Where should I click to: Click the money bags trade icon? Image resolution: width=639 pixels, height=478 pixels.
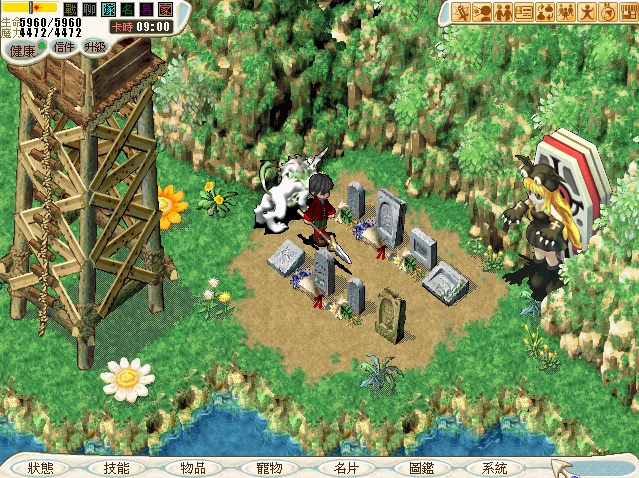[545, 12]
